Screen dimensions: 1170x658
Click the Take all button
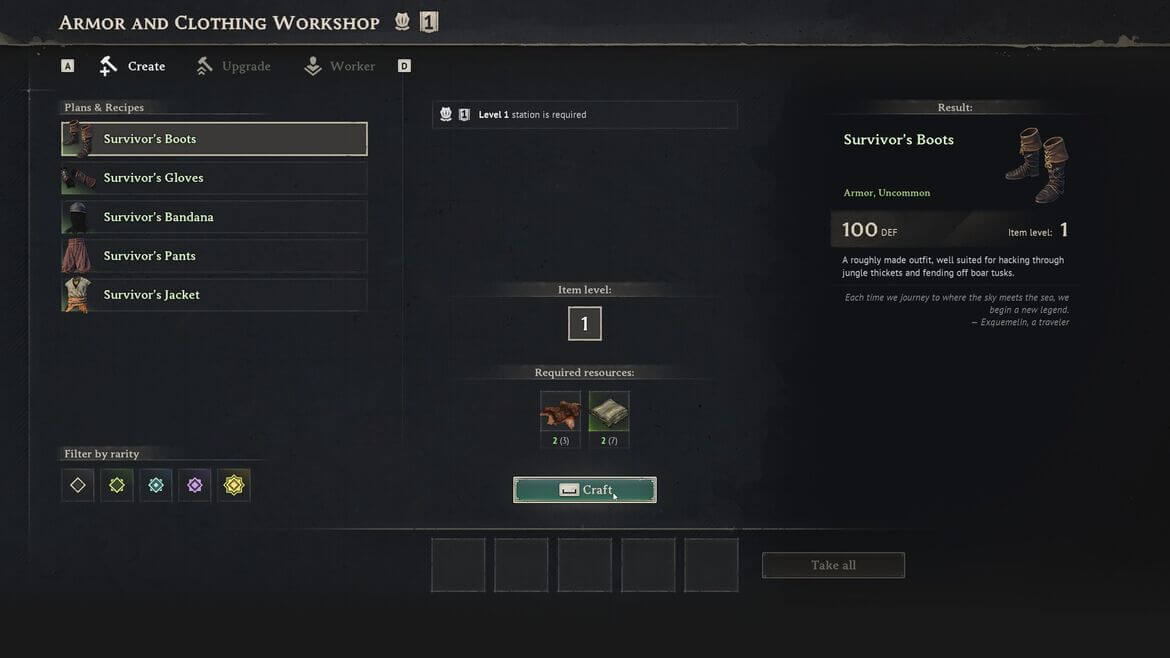(833, 565)
